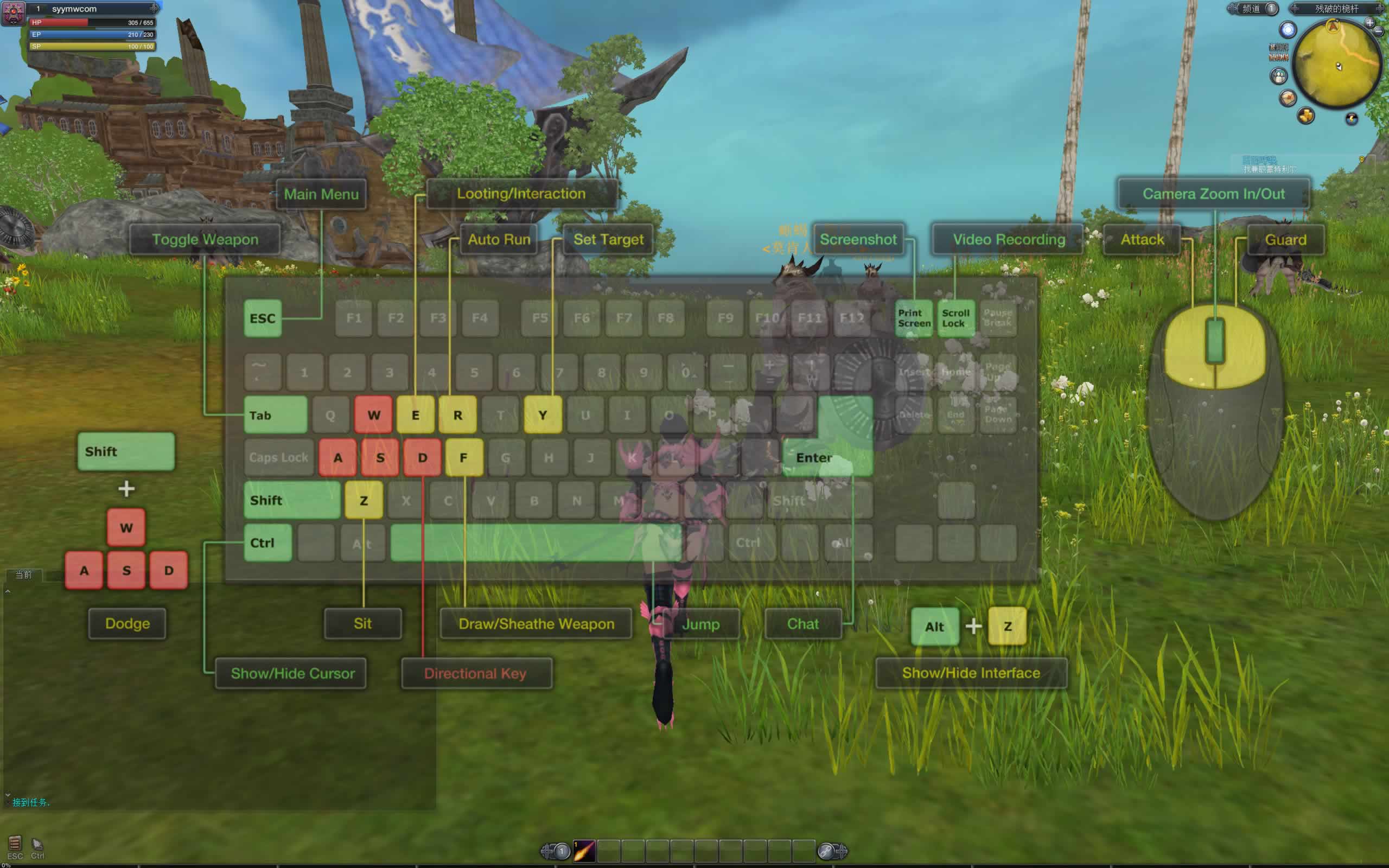Open the gold coins shop icon
The width and height of the screenshot is (1389, 868).
[x=1306, y=116]
